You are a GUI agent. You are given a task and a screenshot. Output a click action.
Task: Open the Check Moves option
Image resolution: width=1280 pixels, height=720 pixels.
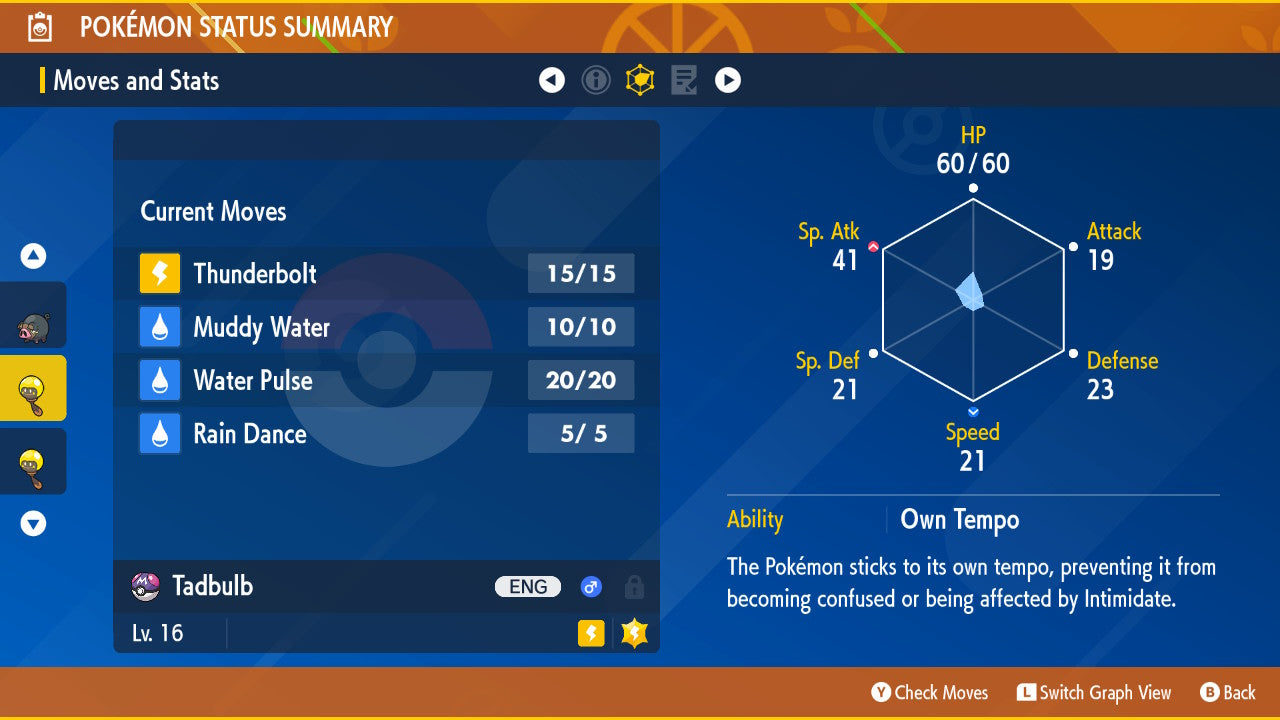coord(930,692)
